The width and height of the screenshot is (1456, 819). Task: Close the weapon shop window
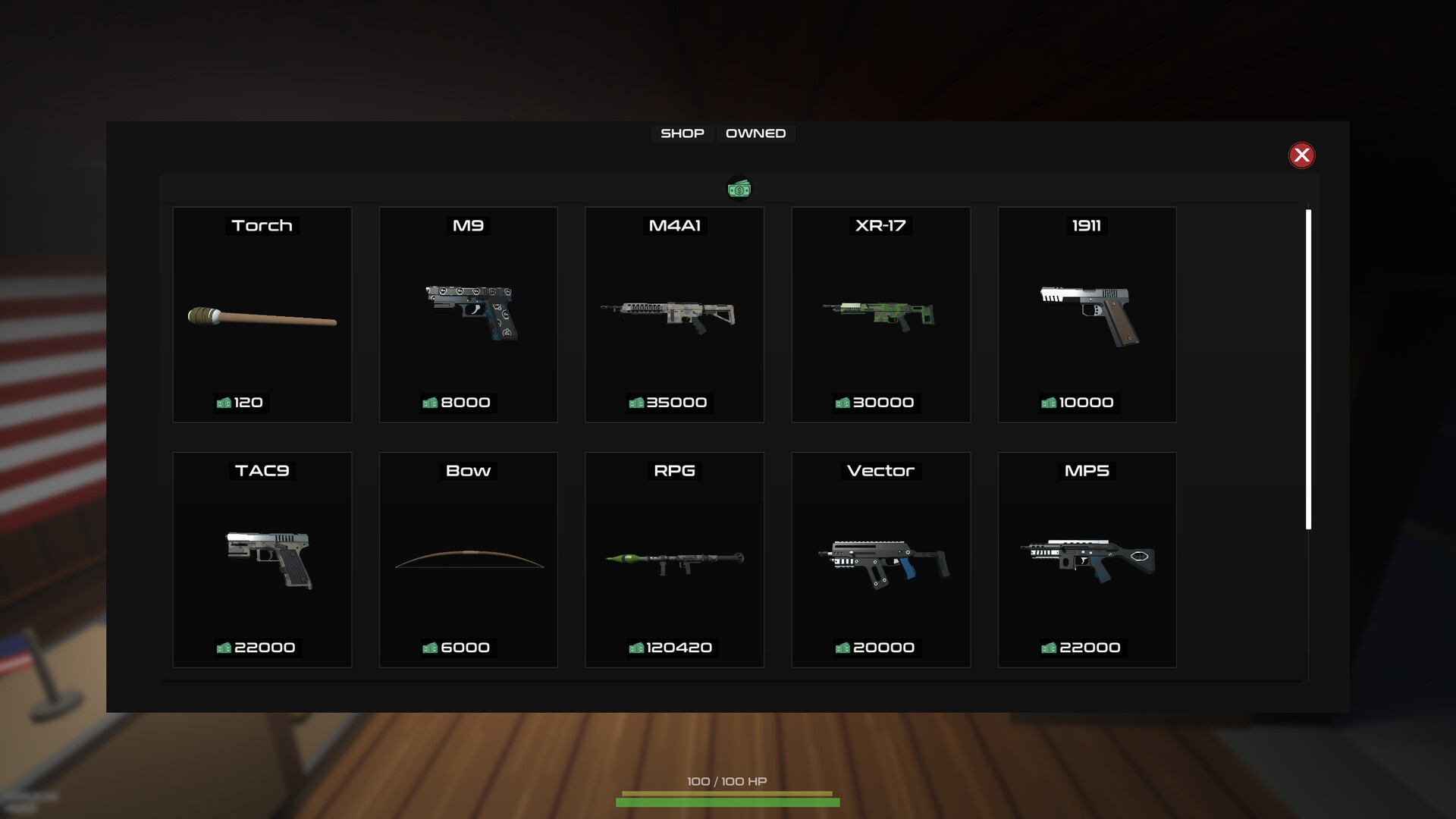click(x=1301, y=155)
